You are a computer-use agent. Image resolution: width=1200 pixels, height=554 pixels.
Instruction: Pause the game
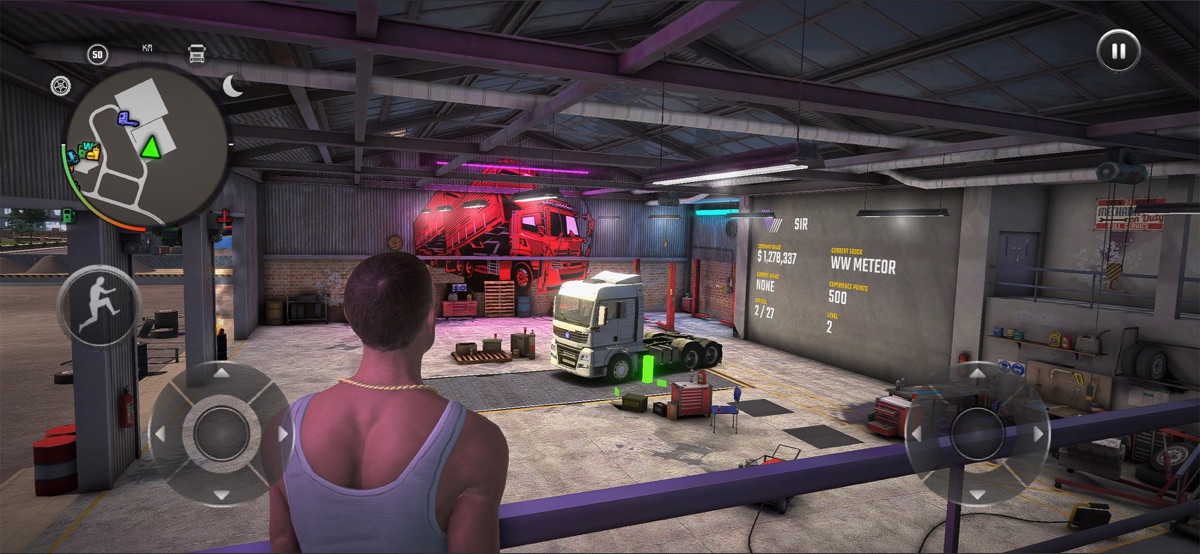(x=1118, y=50)
